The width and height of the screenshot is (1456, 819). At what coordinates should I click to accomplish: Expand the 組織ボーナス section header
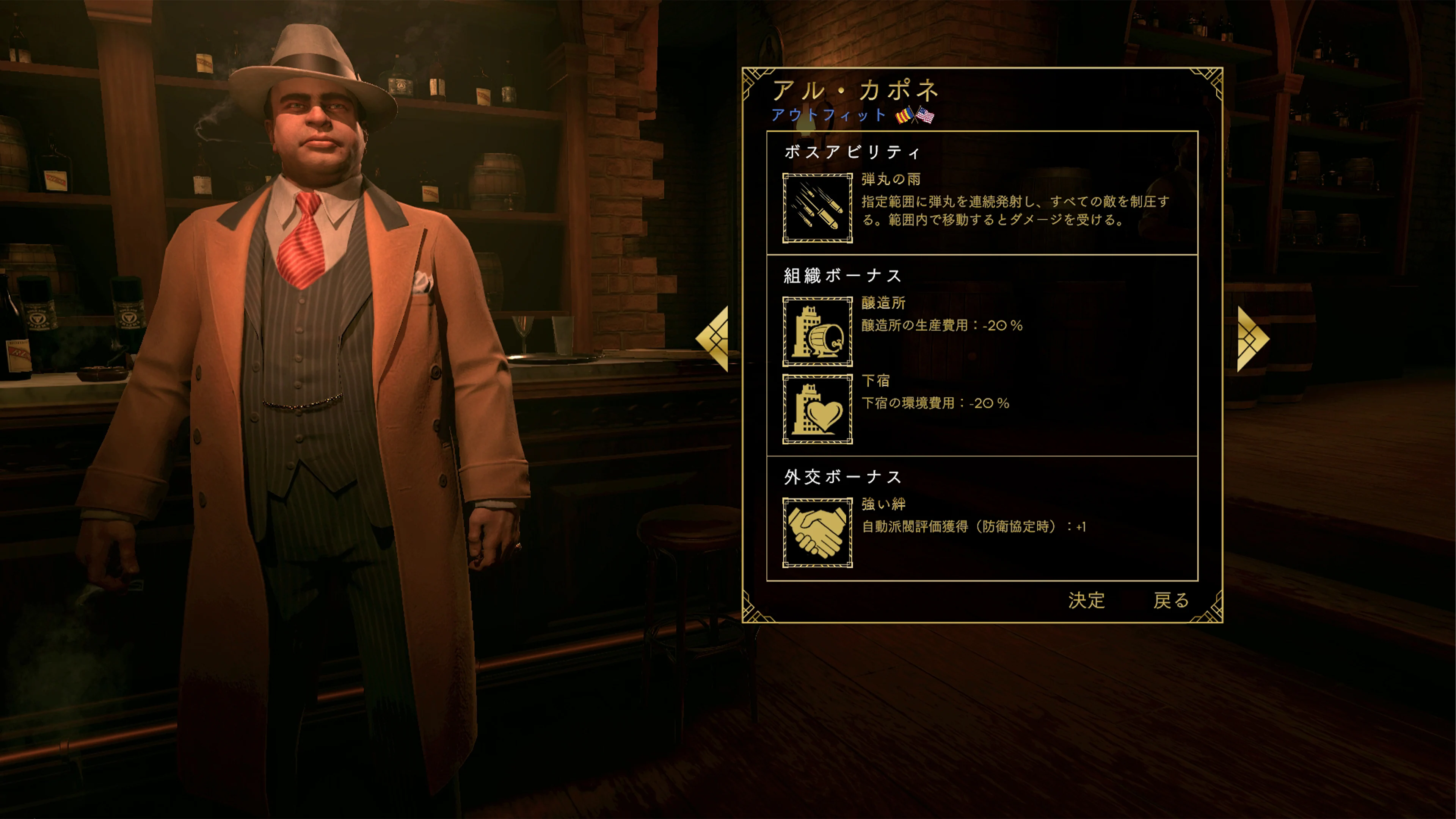click(842, 275)
